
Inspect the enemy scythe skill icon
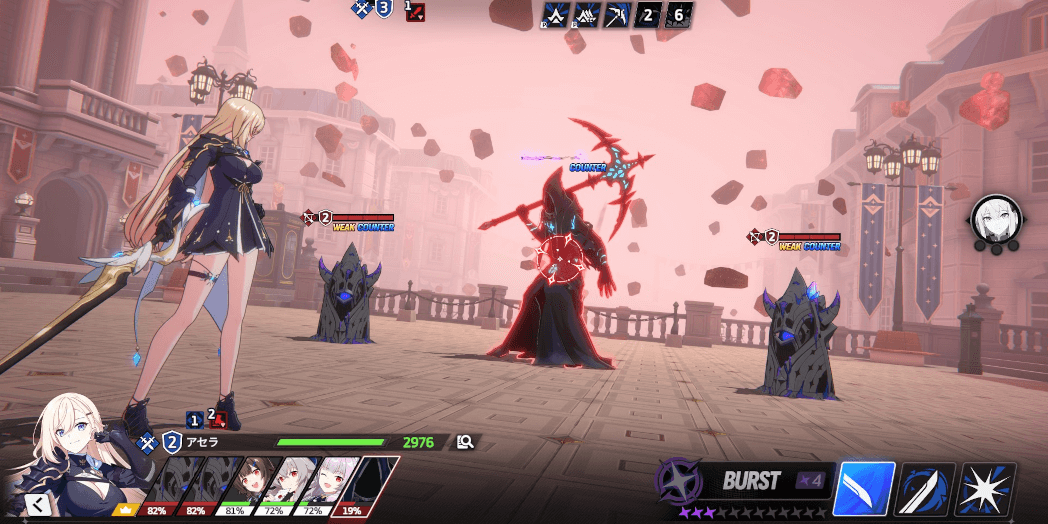(x=618, y=14)
